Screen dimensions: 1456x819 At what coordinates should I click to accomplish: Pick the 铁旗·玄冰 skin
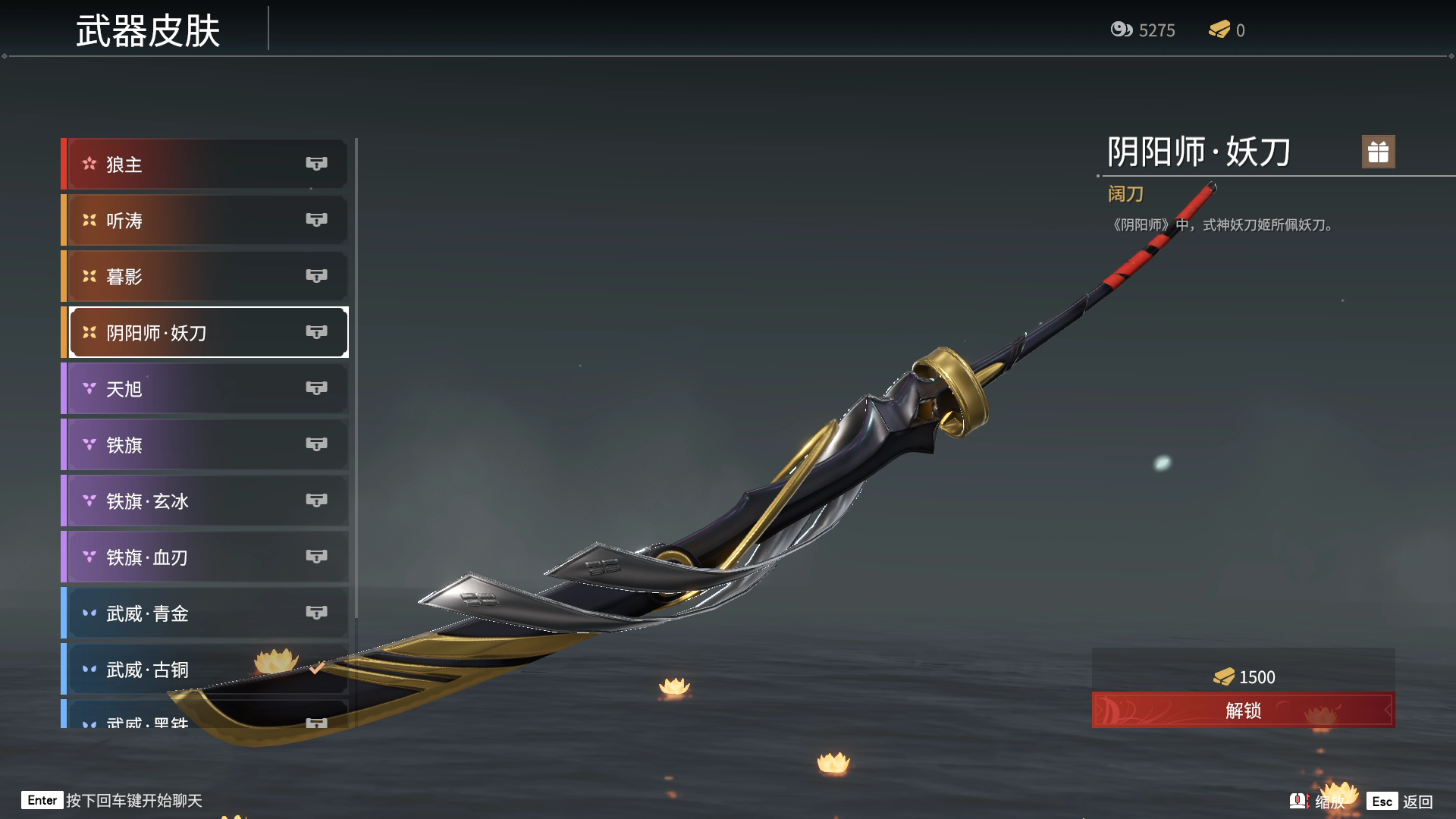tap(205, 500)
